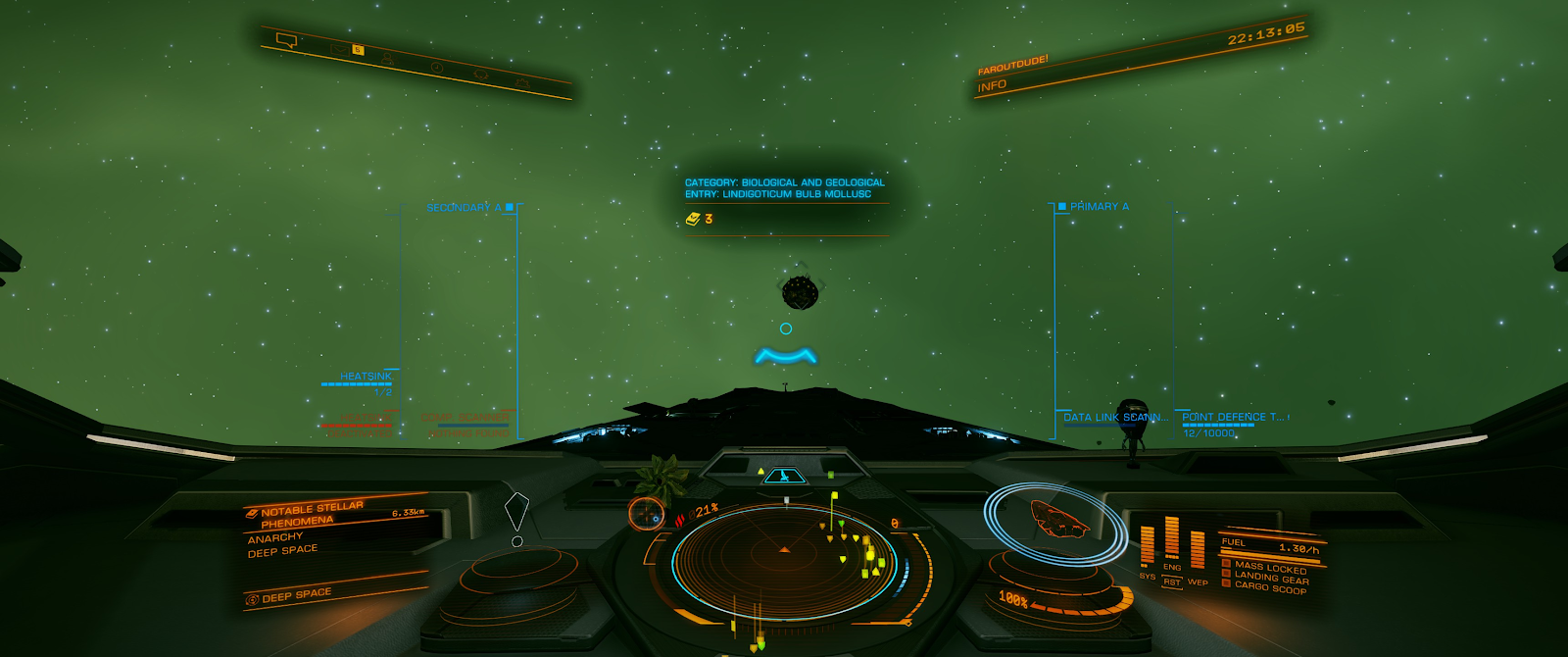Click the radar sensor scanner disc

click(x=784, y=559)
